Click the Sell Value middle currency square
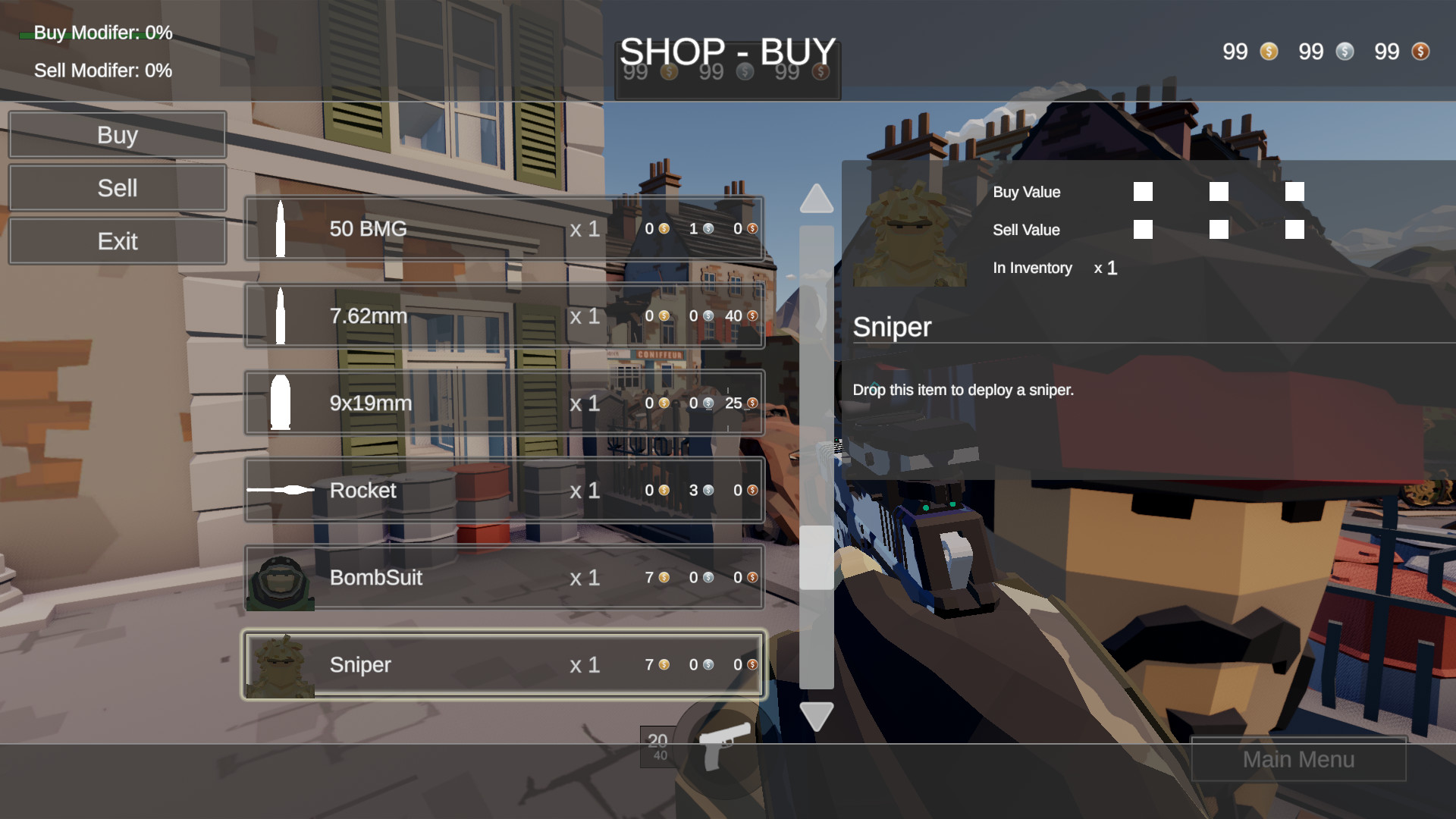The image size is (1456, 819). pos(1219,229)
